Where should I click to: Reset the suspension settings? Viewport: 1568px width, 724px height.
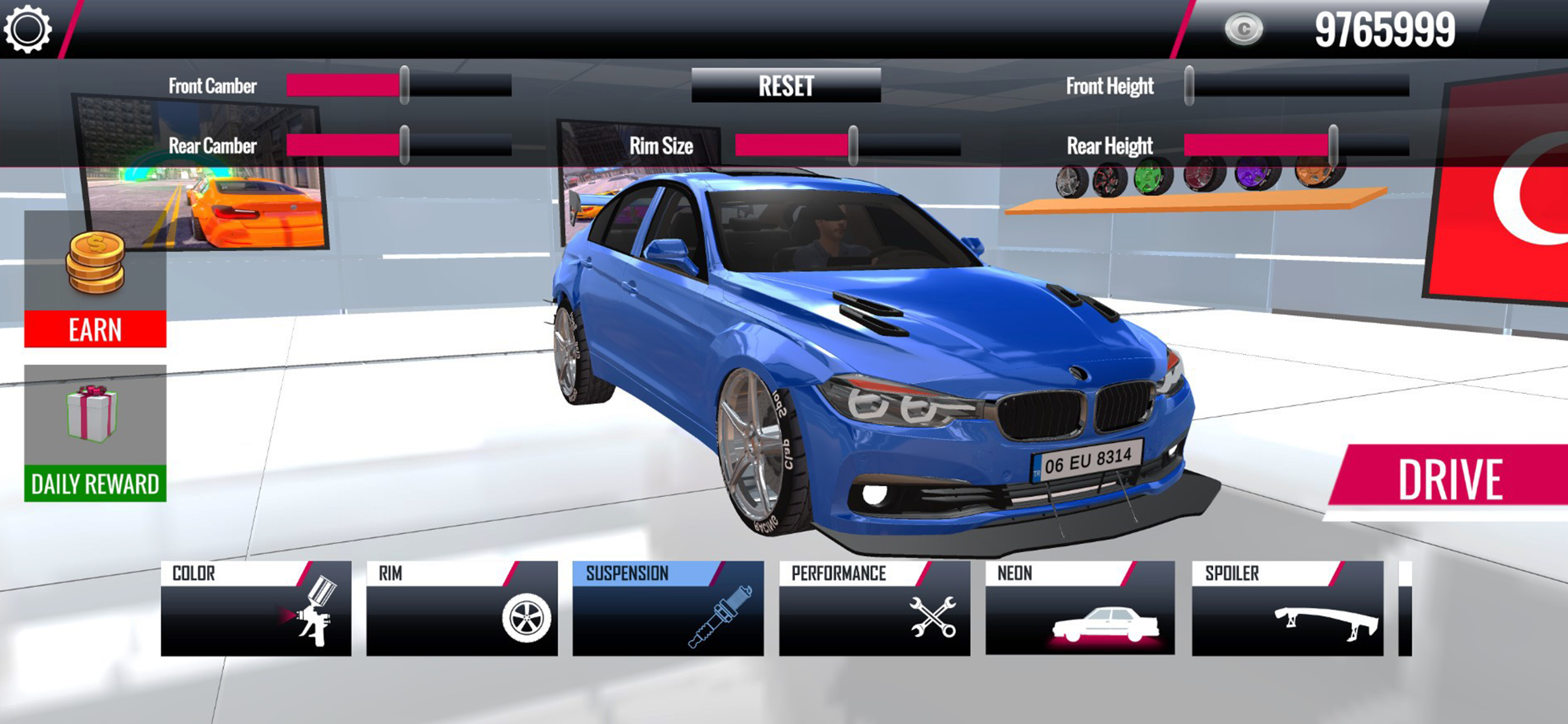tap(785, 86)
